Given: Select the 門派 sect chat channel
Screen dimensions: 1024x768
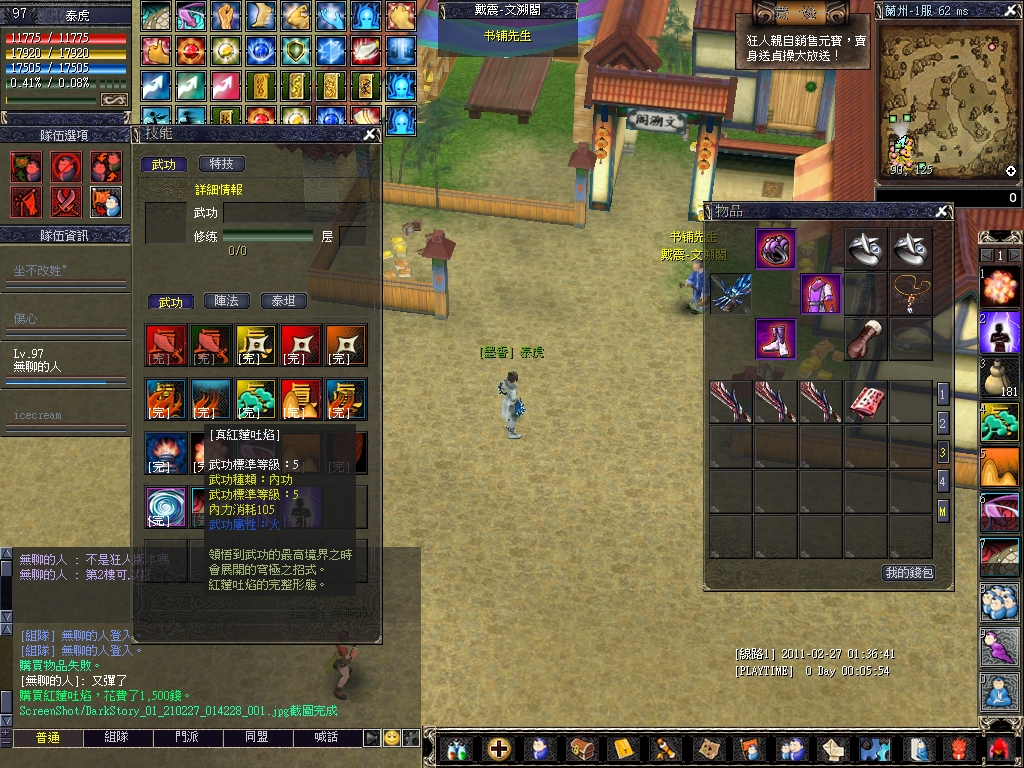Looking at the screenshot, I should click(x=186, y=738).
